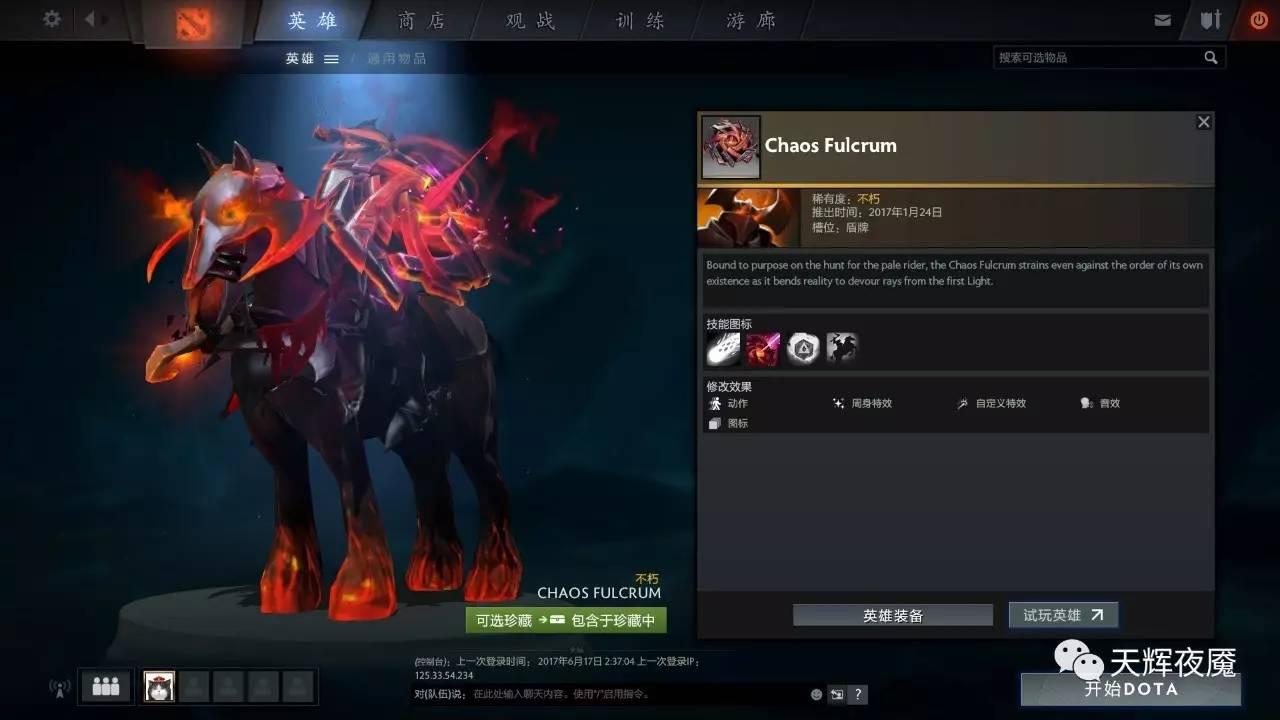
Task: Click the Phantasm horsemen ability icon
Action: coord(843,347)
